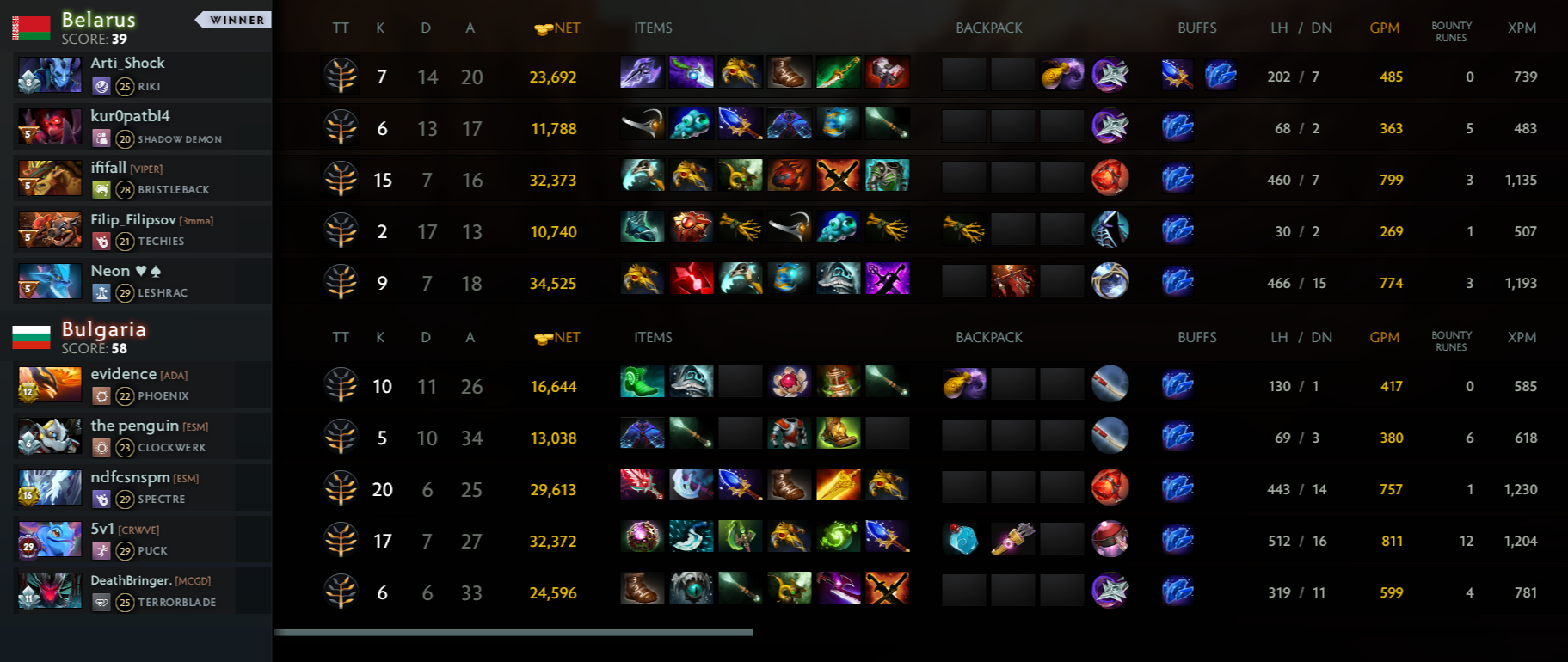Inspect Spectre's golden Radiance sword item

pyautogui.click(x=838, y=485)
